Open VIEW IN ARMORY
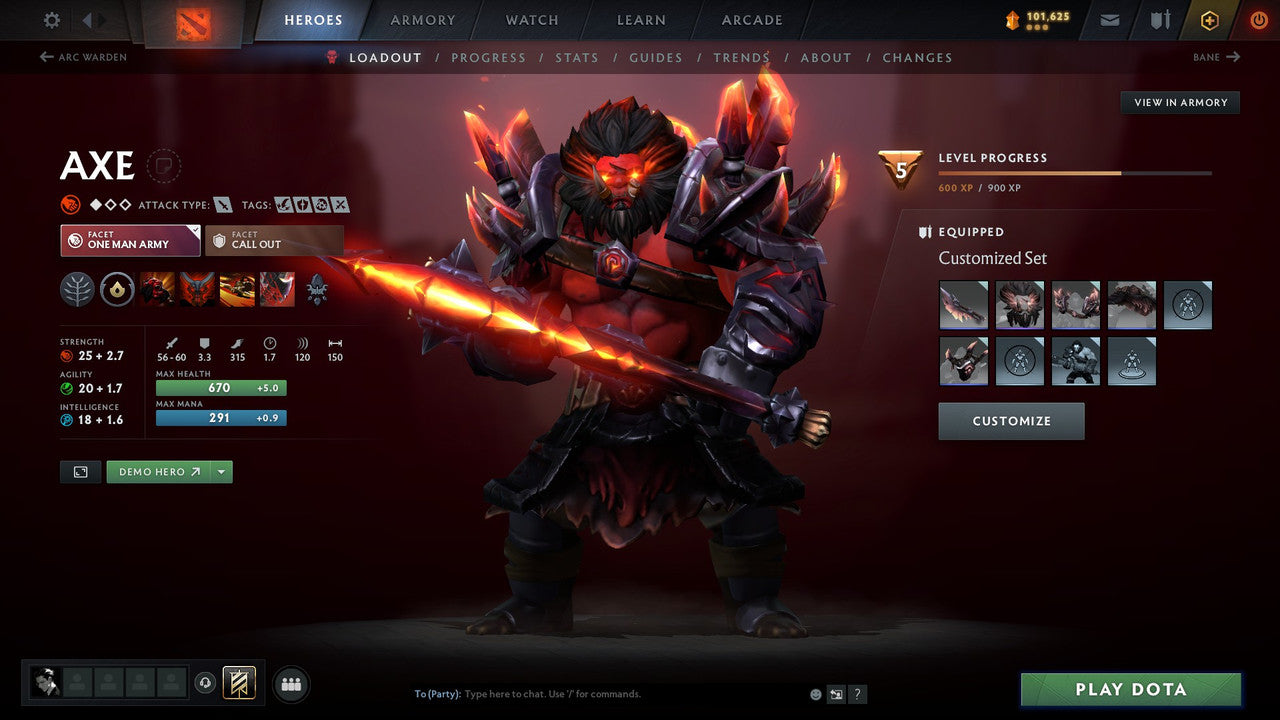Viewport: 1280px width, 720px height. tap(1179, 102)
